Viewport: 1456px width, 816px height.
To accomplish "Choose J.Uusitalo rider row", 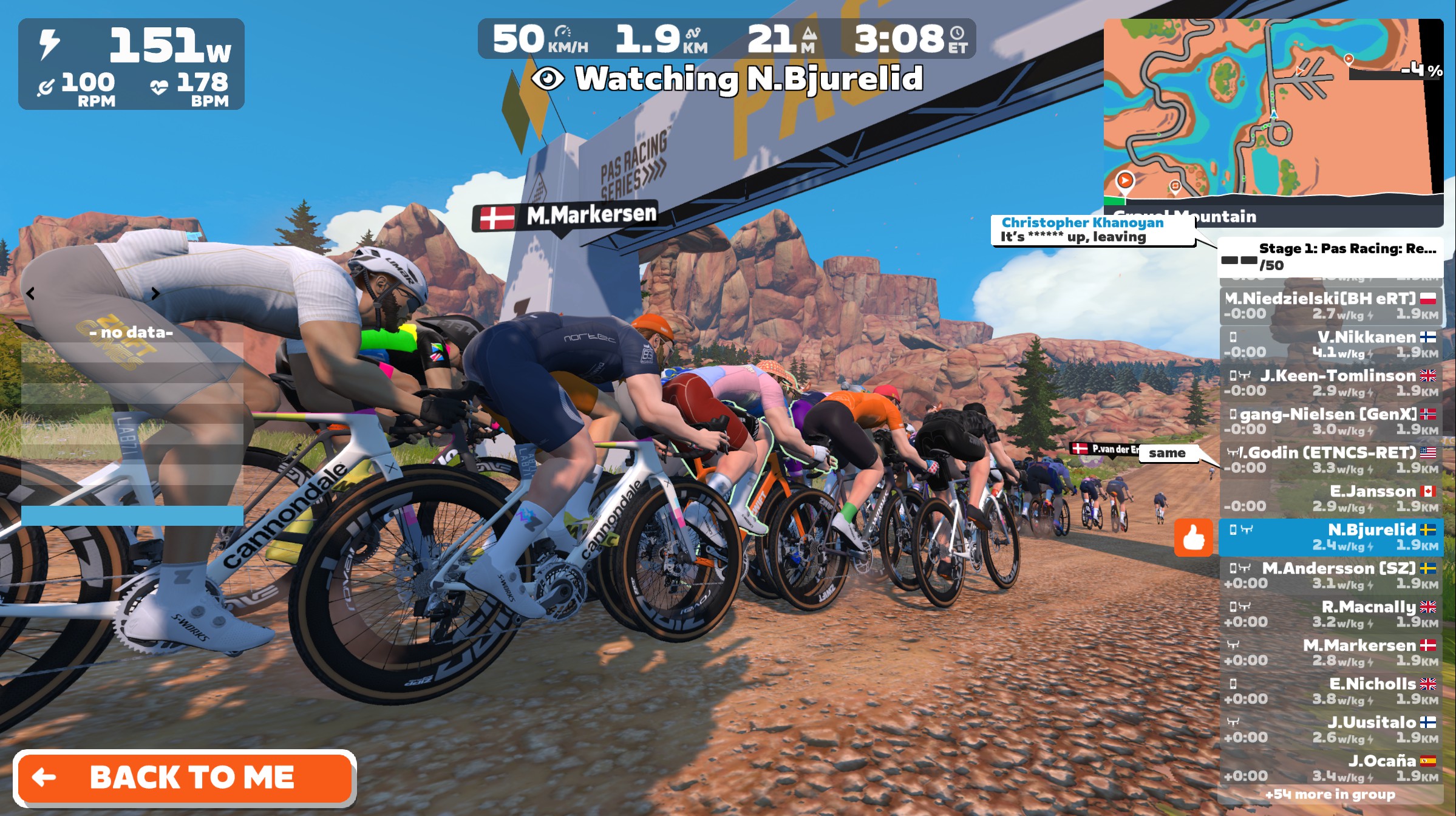I will click(x=1330, y=729).
